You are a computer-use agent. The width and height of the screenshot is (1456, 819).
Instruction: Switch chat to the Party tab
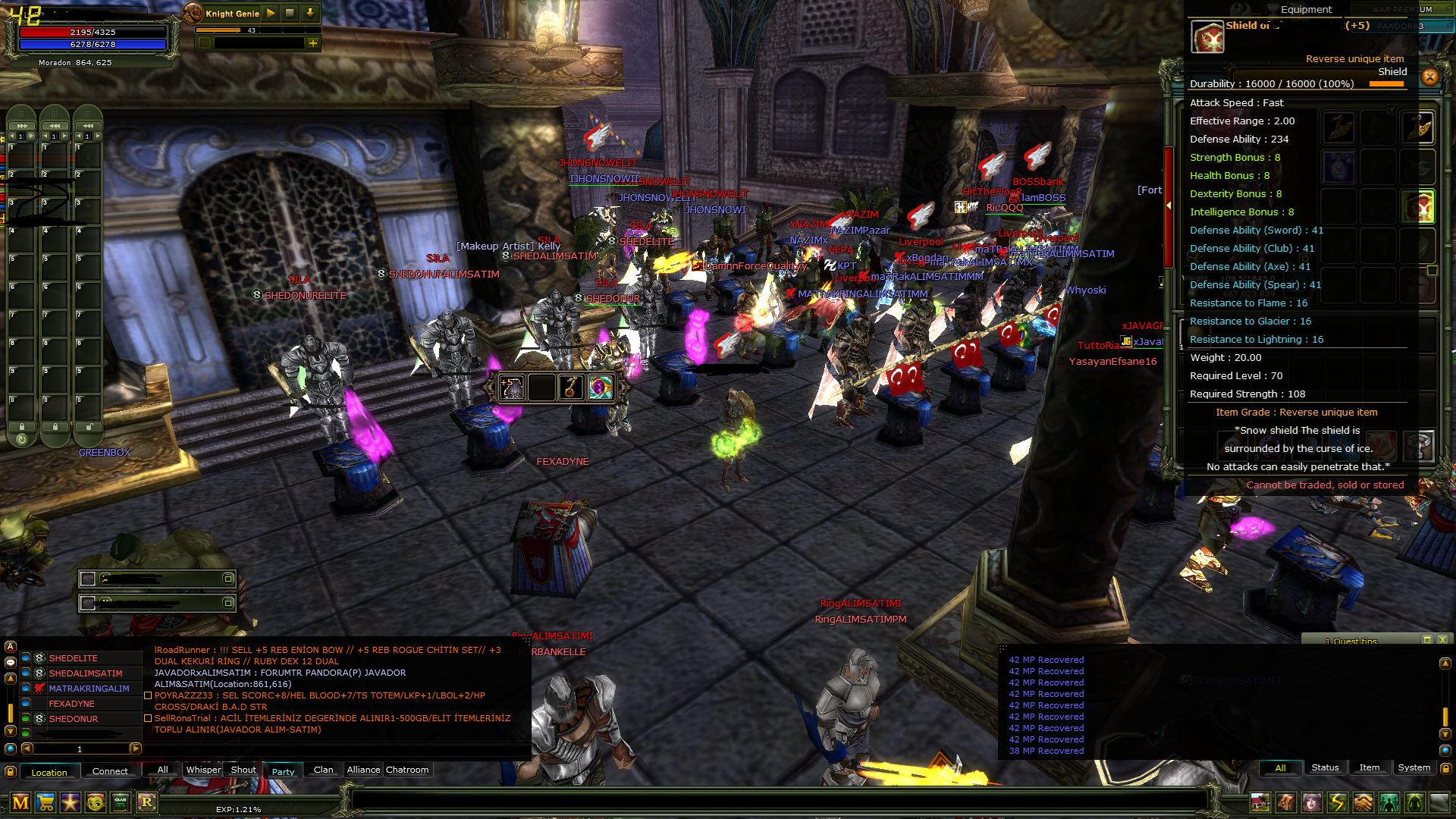coord(283,771)
